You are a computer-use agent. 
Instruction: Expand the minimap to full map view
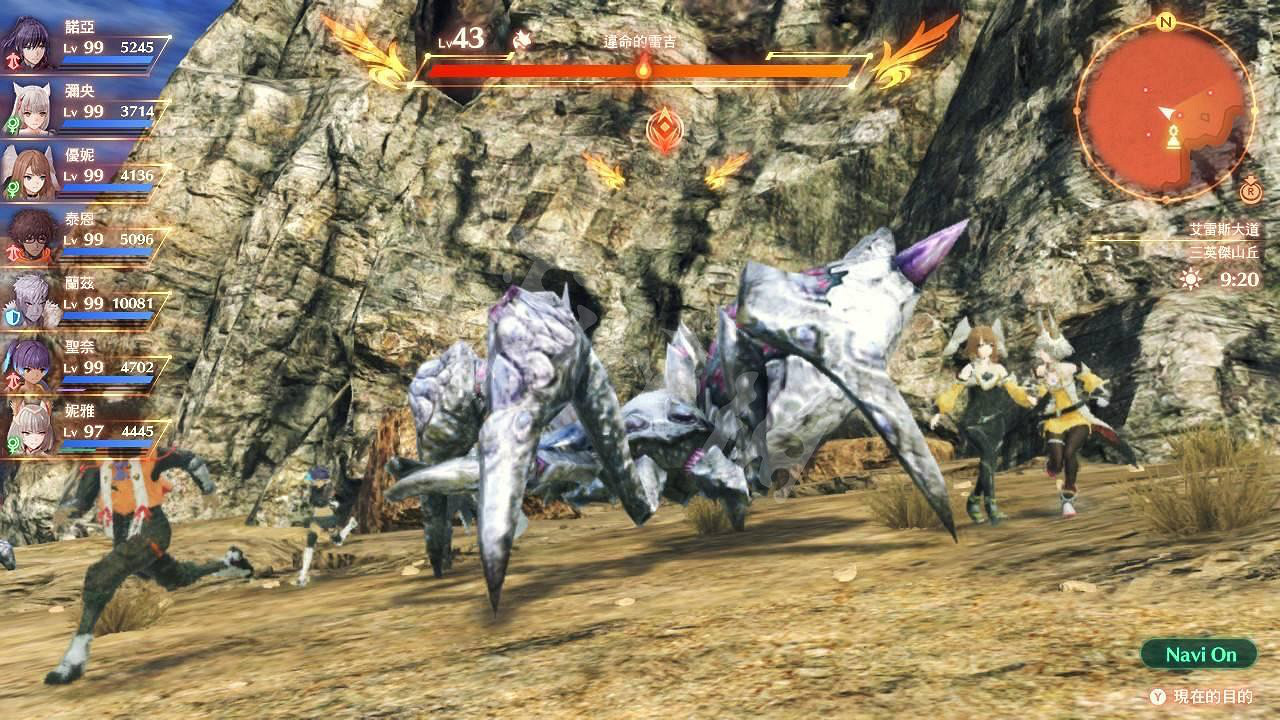point(1168,110)
